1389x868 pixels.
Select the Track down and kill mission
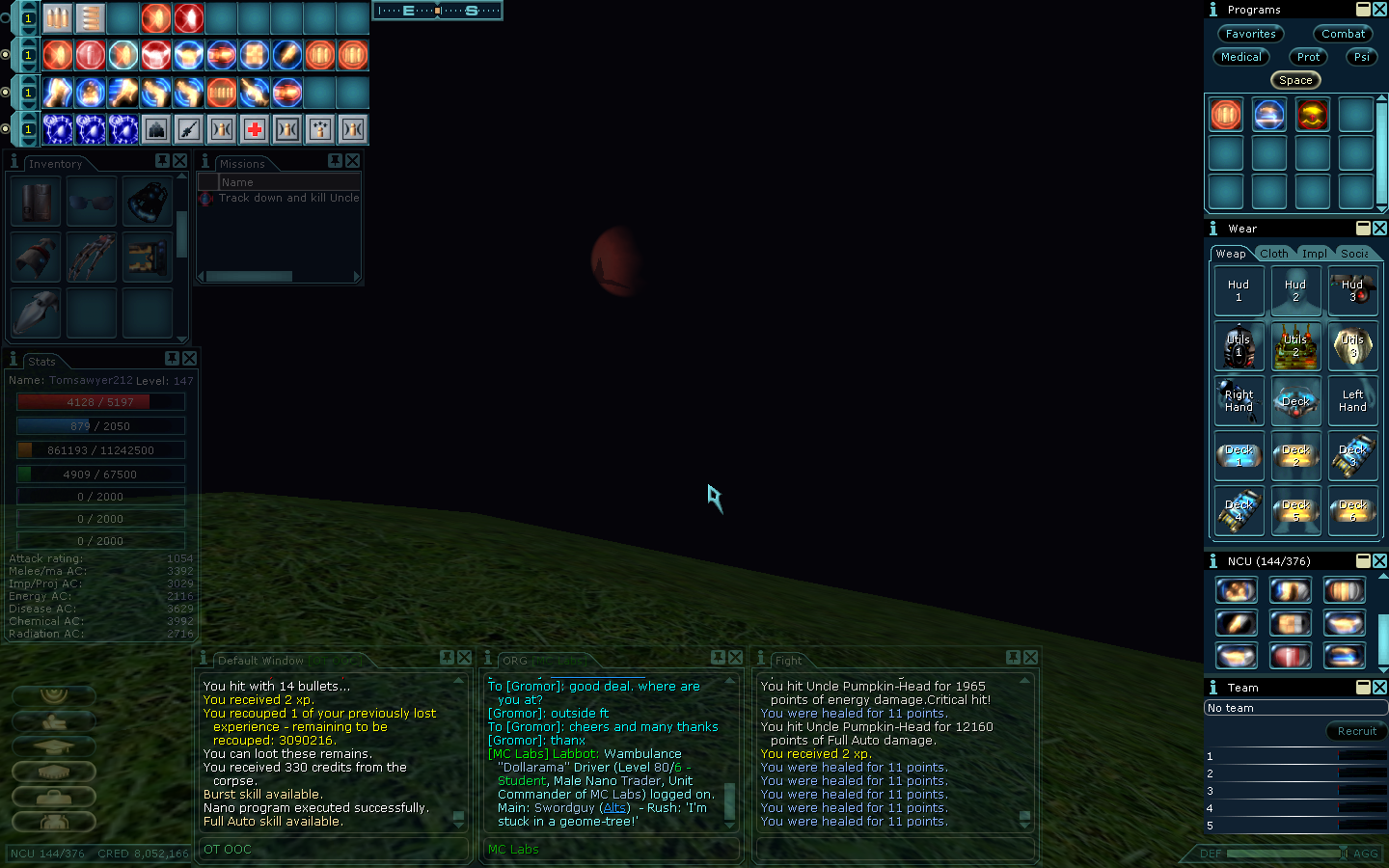(x=287, y=198)
